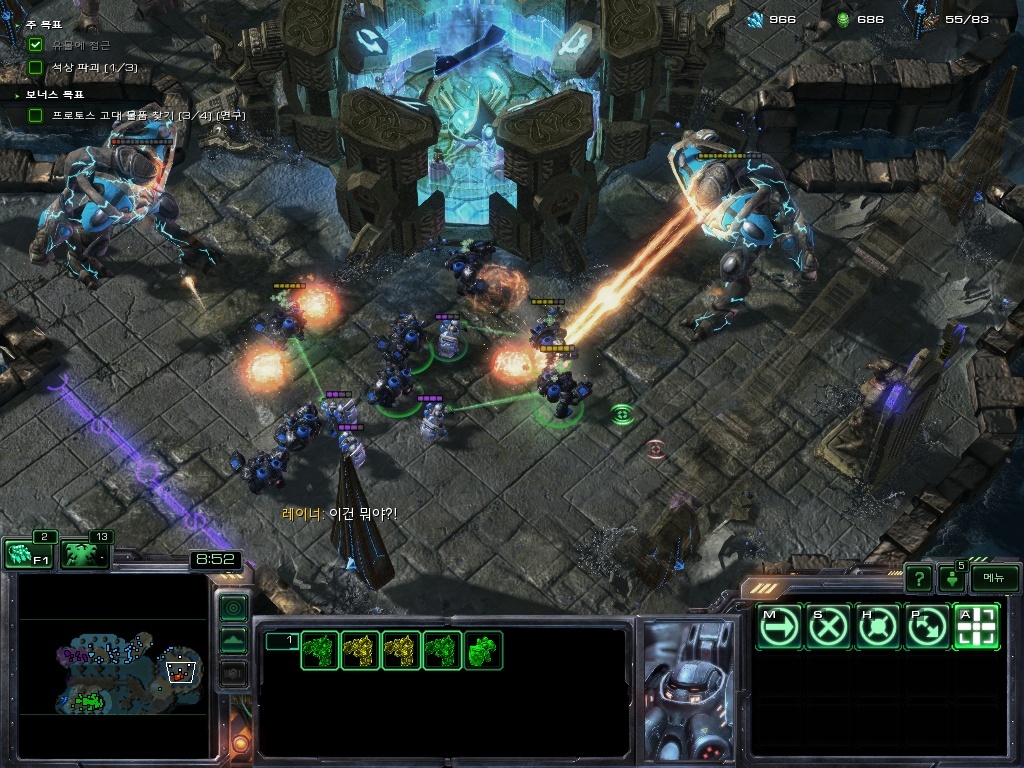
Task: Open the question mark help button
Action: (x=918, y=578)
